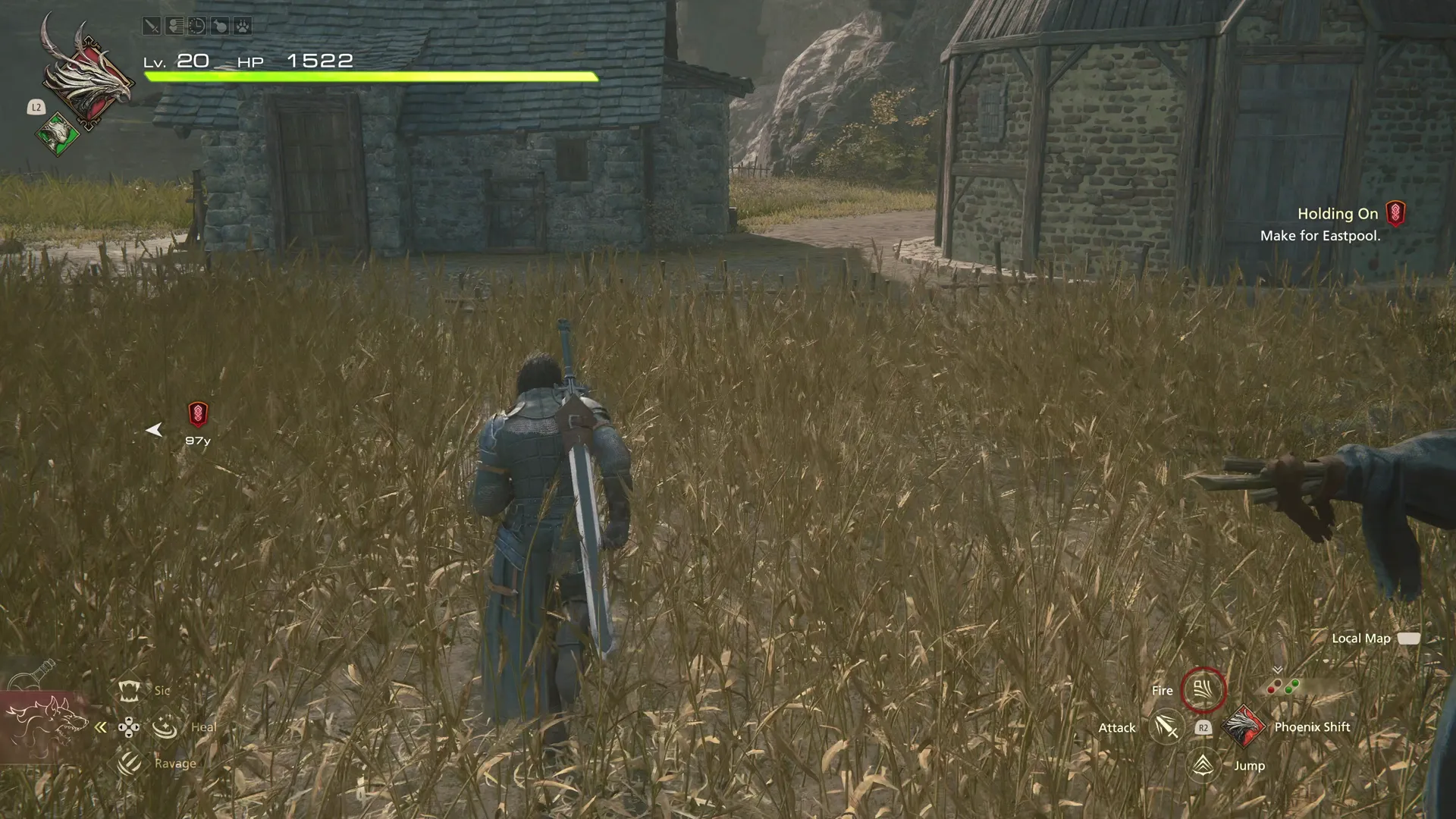Select the clock status effect icon
The height and width of the screenshot is (819, 1456).
(196, 27)
